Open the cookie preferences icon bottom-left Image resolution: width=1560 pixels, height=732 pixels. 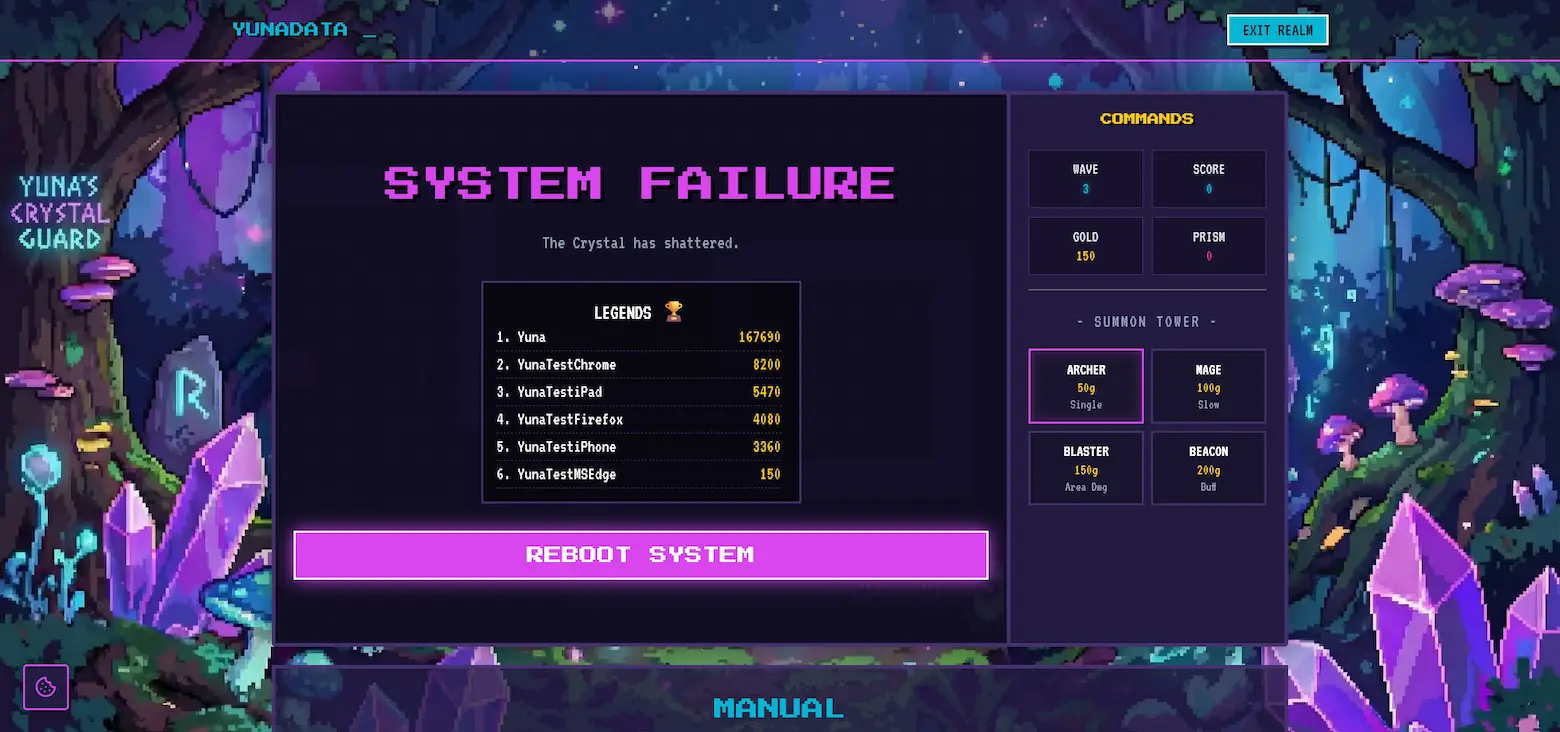45,686
